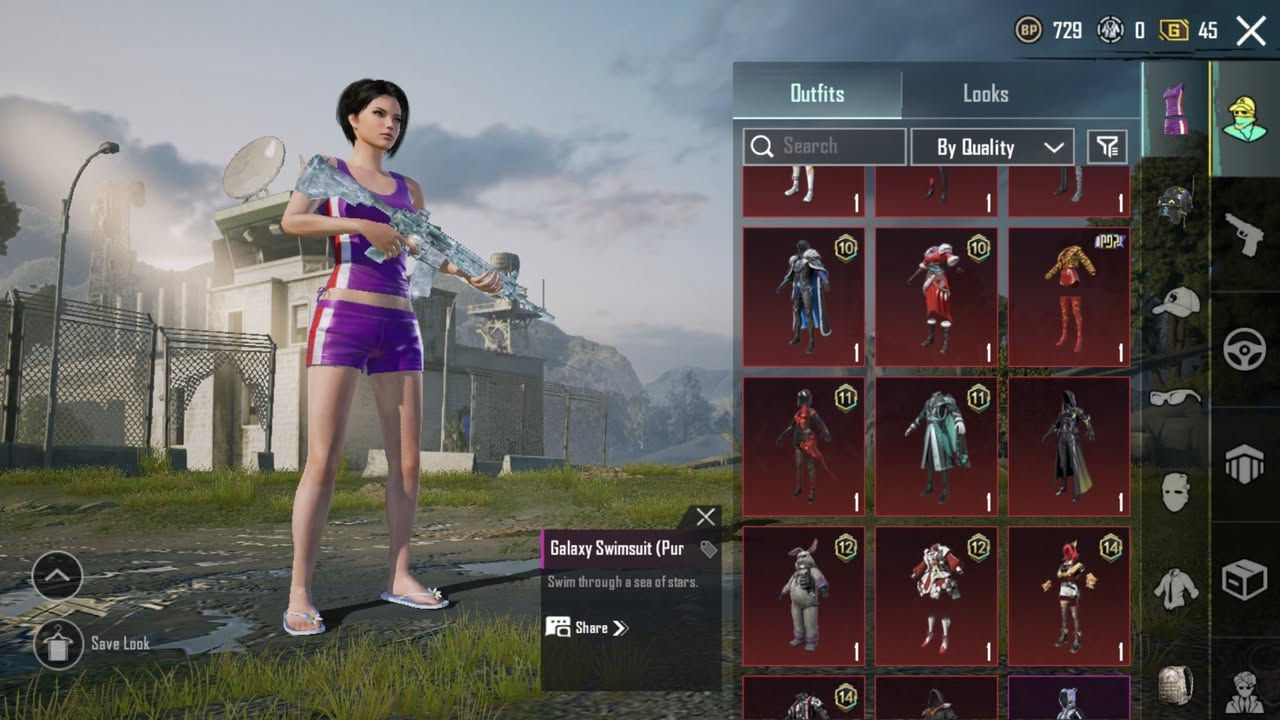This screenshot has height=720, width=1280.
Task: Select the Outfits tab
Action: click(817, 94)
